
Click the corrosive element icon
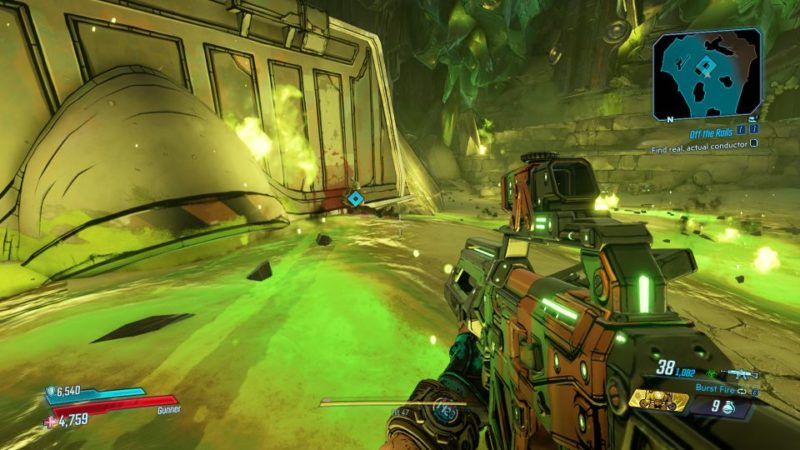(708, 373)
